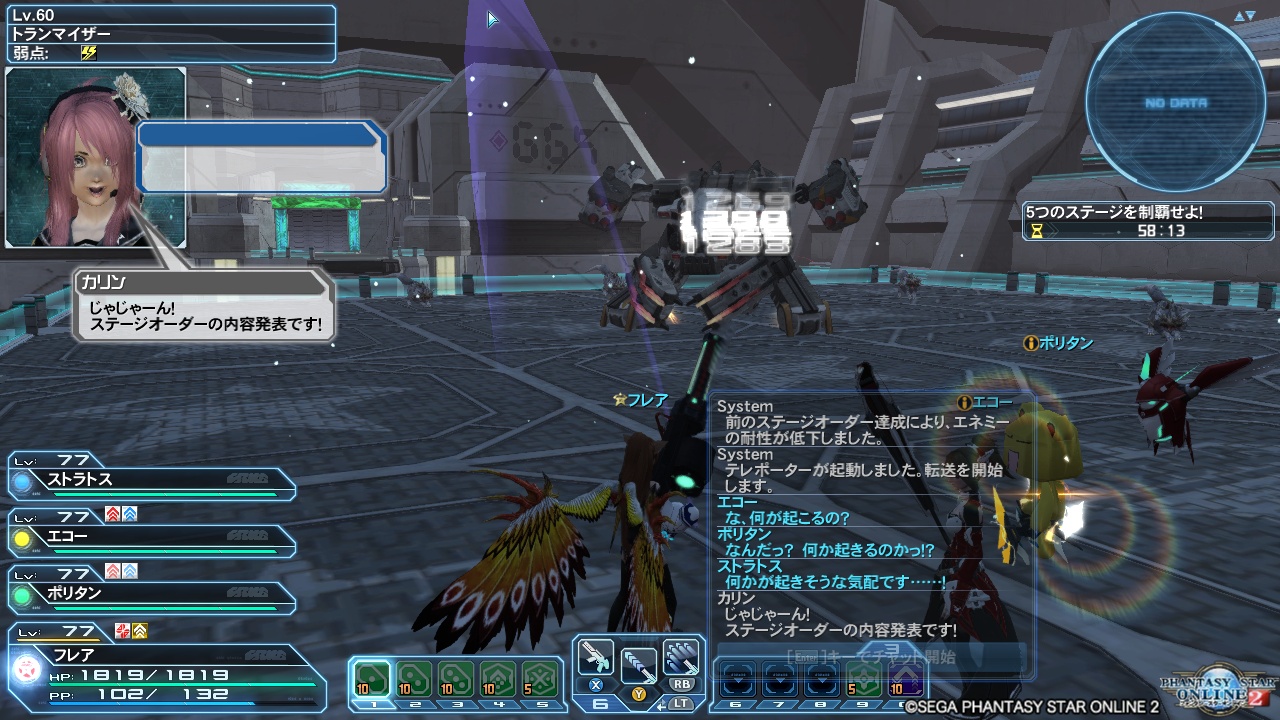Click the purple item icon in palette slot 10
The image size is (1280, 720).
[905, 680]
